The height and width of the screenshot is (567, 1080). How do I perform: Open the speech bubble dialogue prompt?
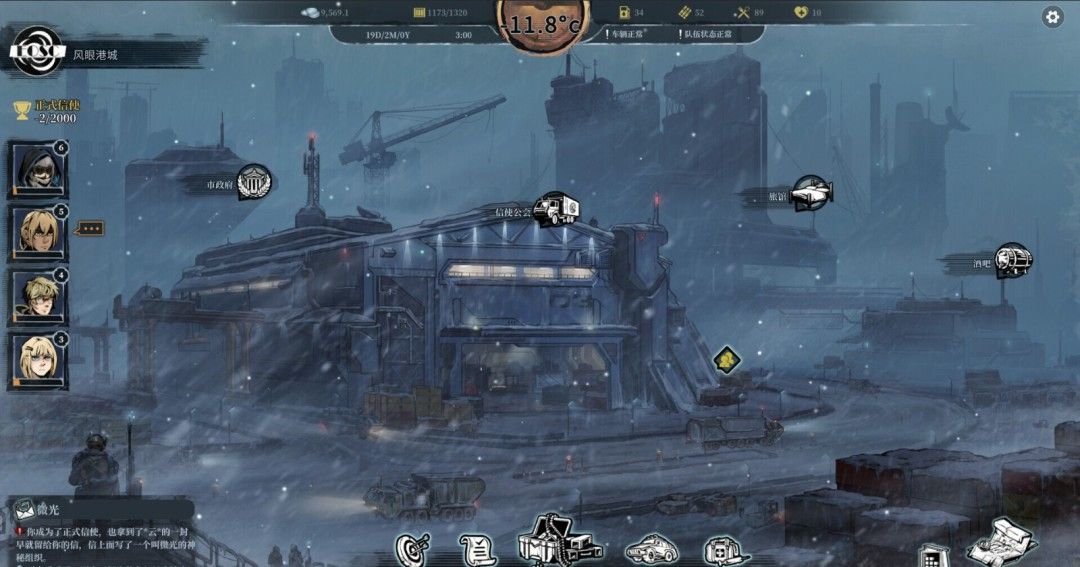tap(91, 228)
